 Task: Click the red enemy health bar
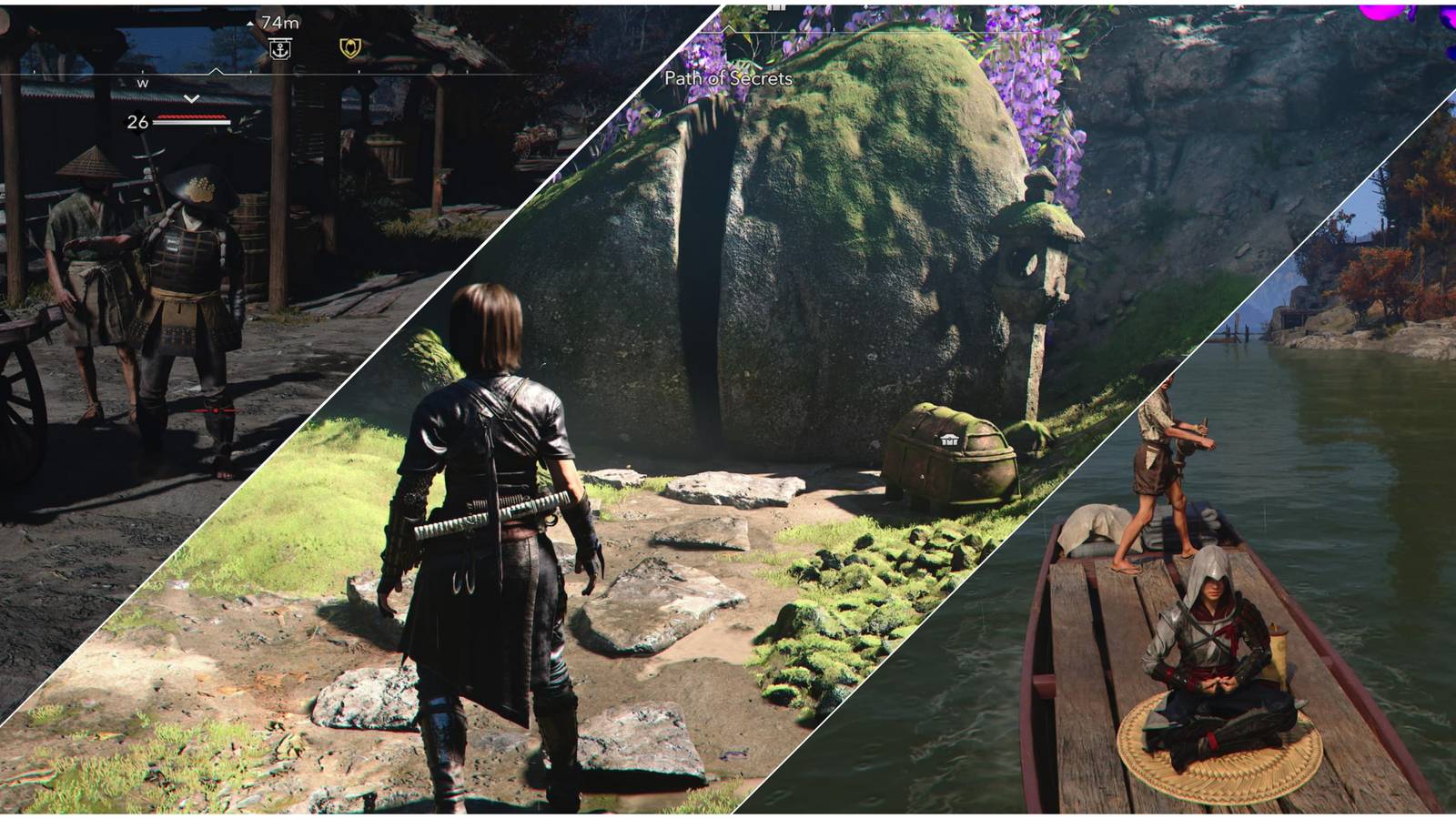[191, 116]
